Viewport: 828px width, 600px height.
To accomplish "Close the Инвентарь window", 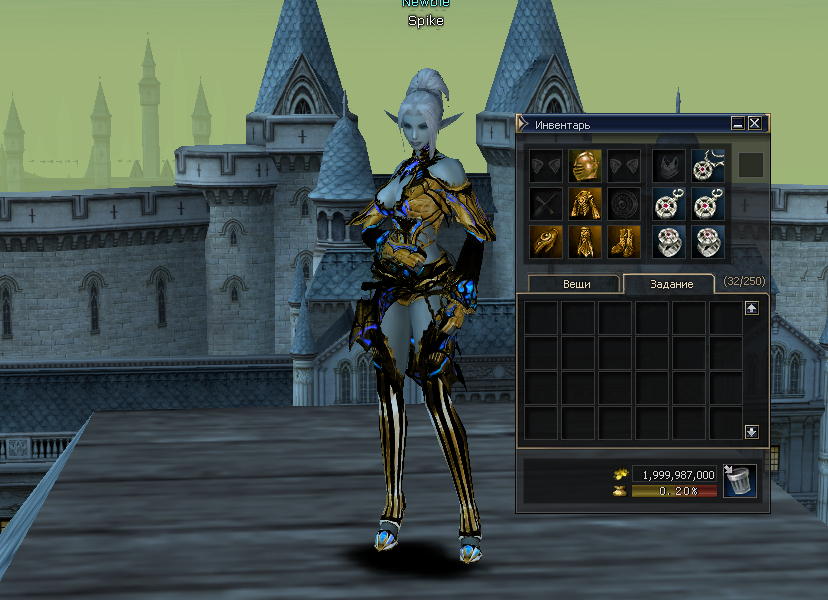I will pyautogui.click(x=755, y=124).
